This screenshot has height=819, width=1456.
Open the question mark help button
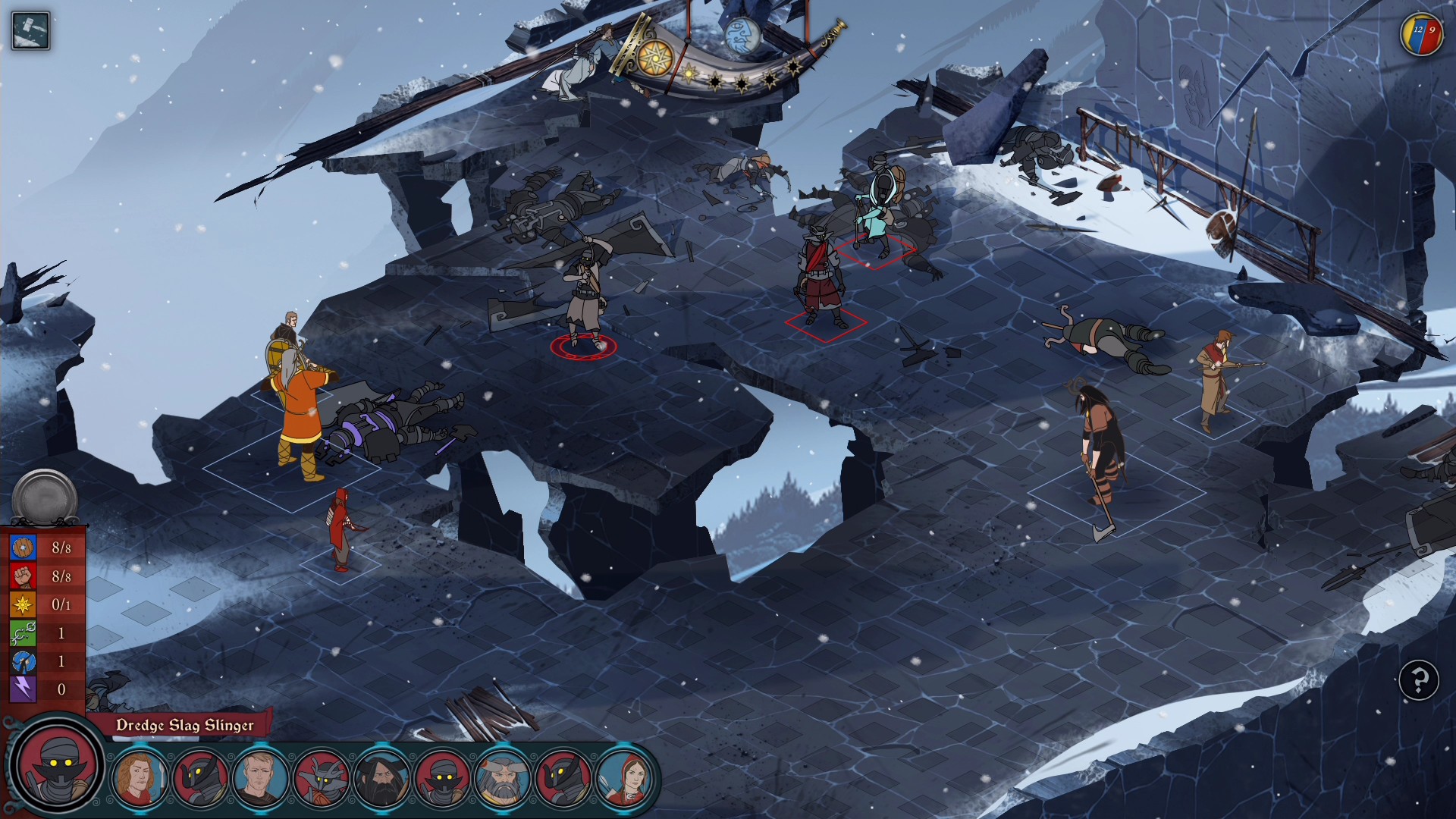coord(1418,680)
